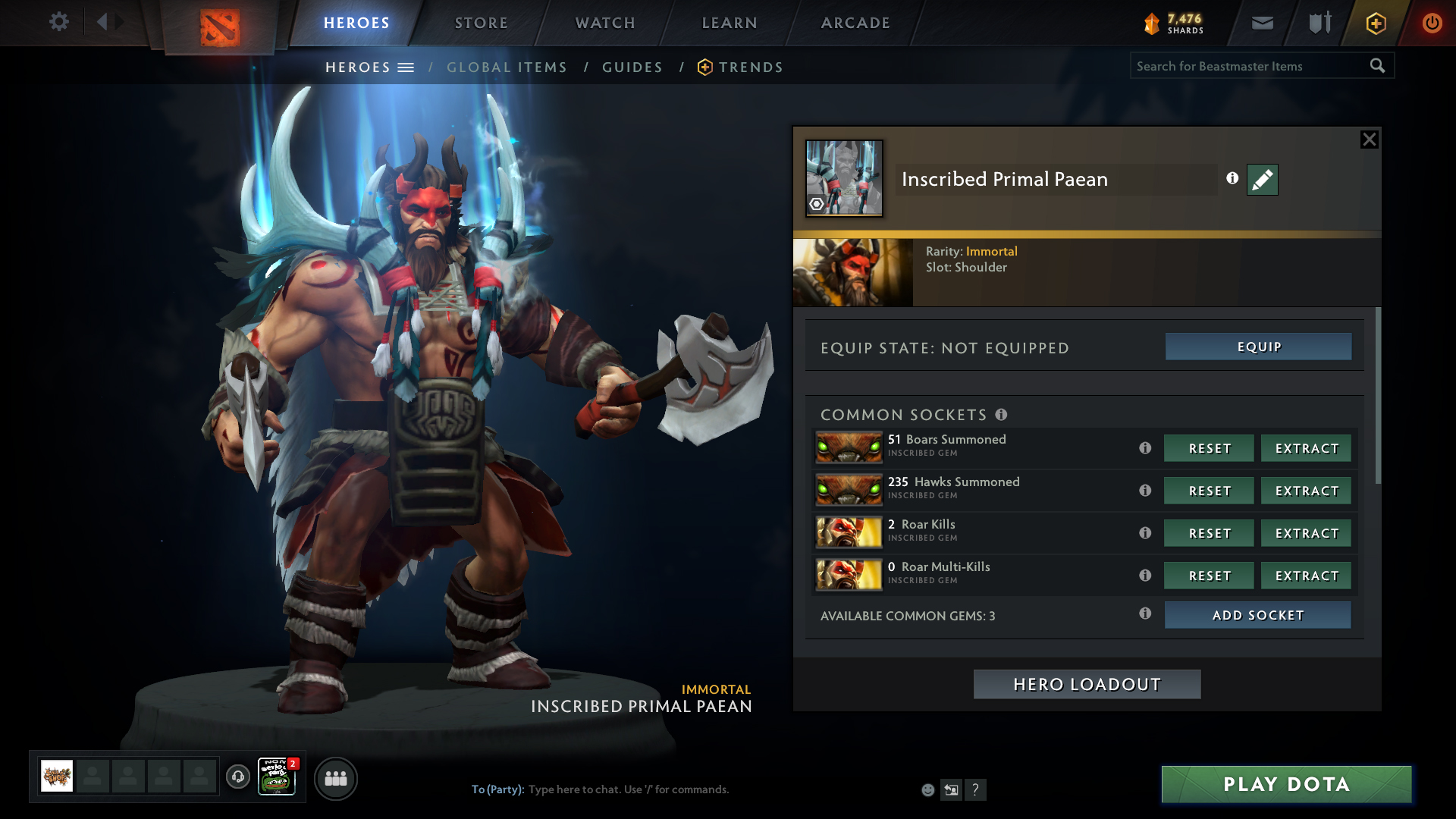Switch to the Store tab

point(481,23)
